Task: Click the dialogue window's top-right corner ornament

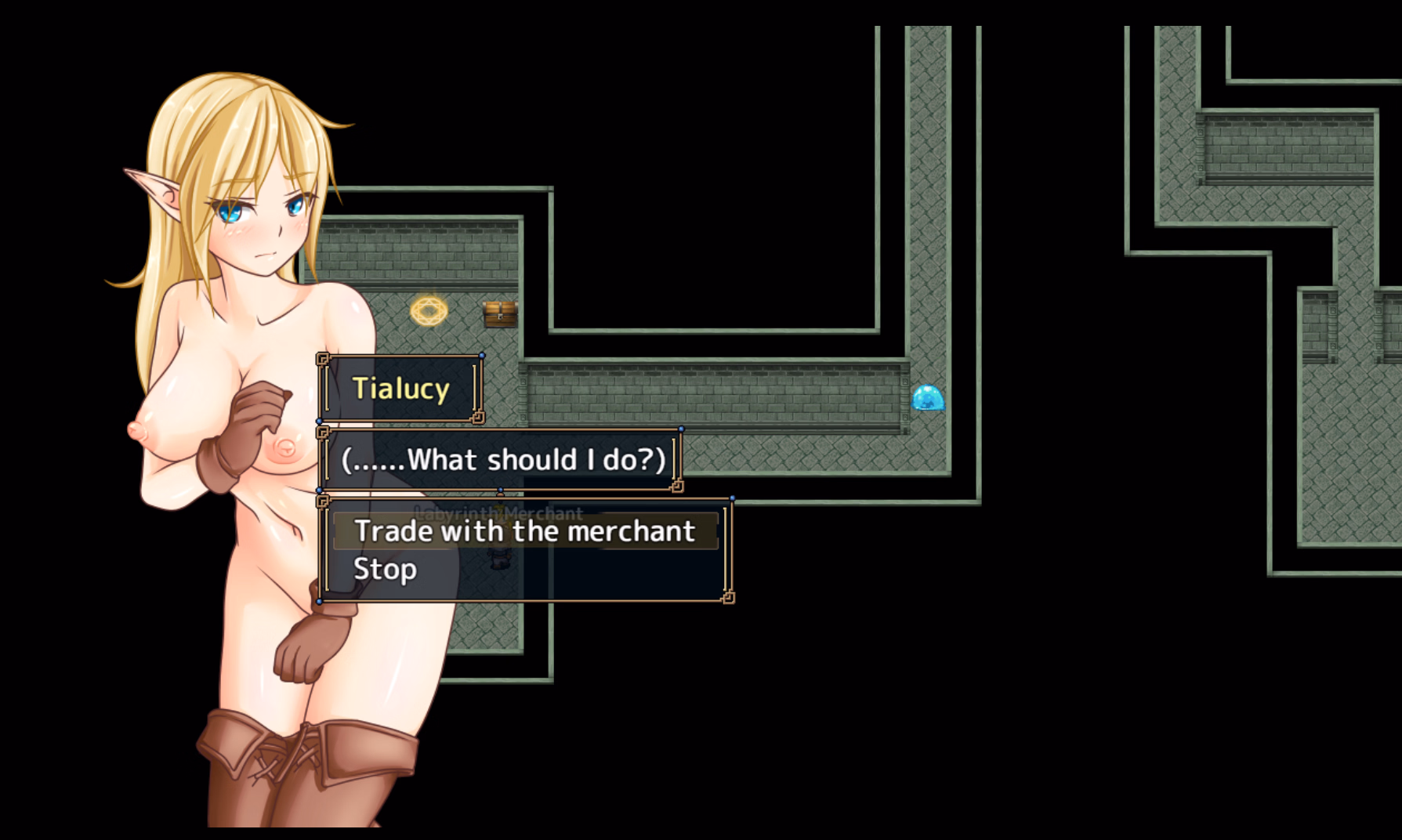Action: (x=681, y=429)
